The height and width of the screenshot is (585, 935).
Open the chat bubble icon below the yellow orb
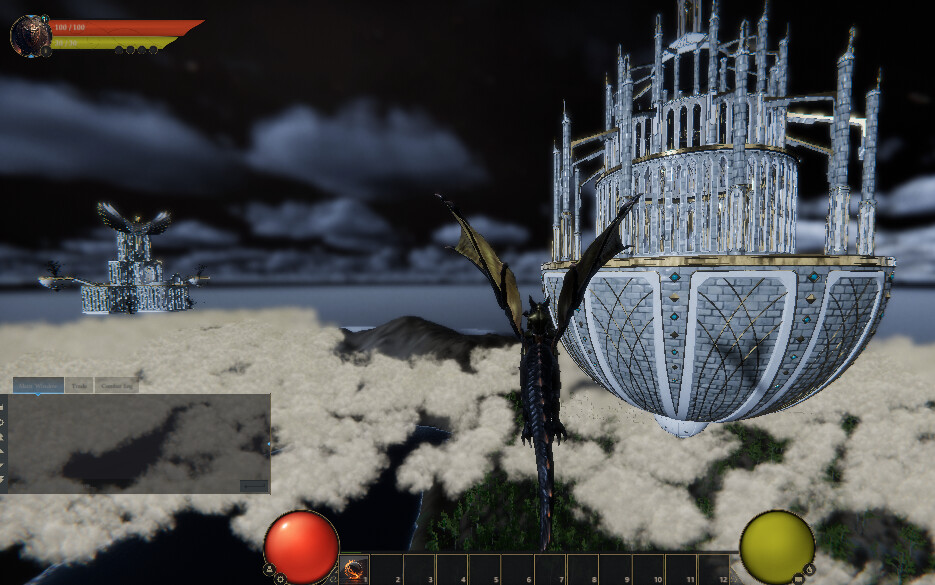pos(798,578)
